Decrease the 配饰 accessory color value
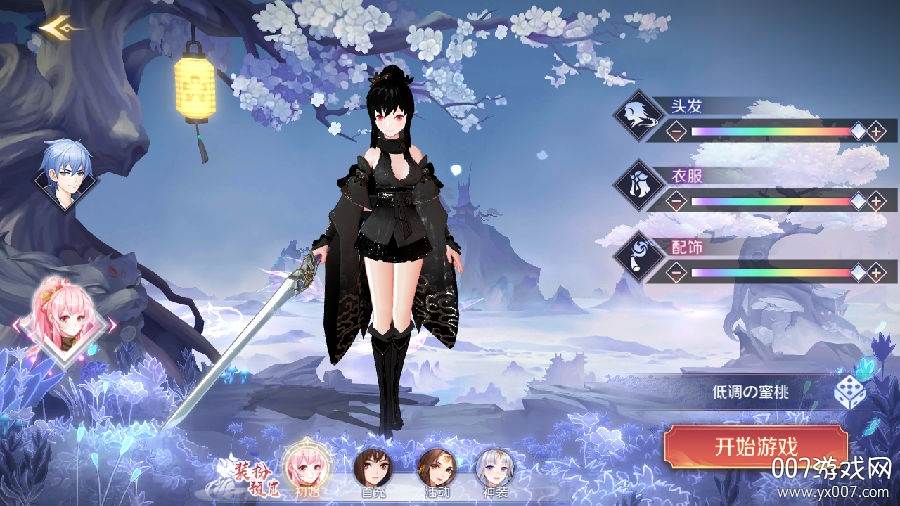Screen dimensions: 900x506 [676, 271]
